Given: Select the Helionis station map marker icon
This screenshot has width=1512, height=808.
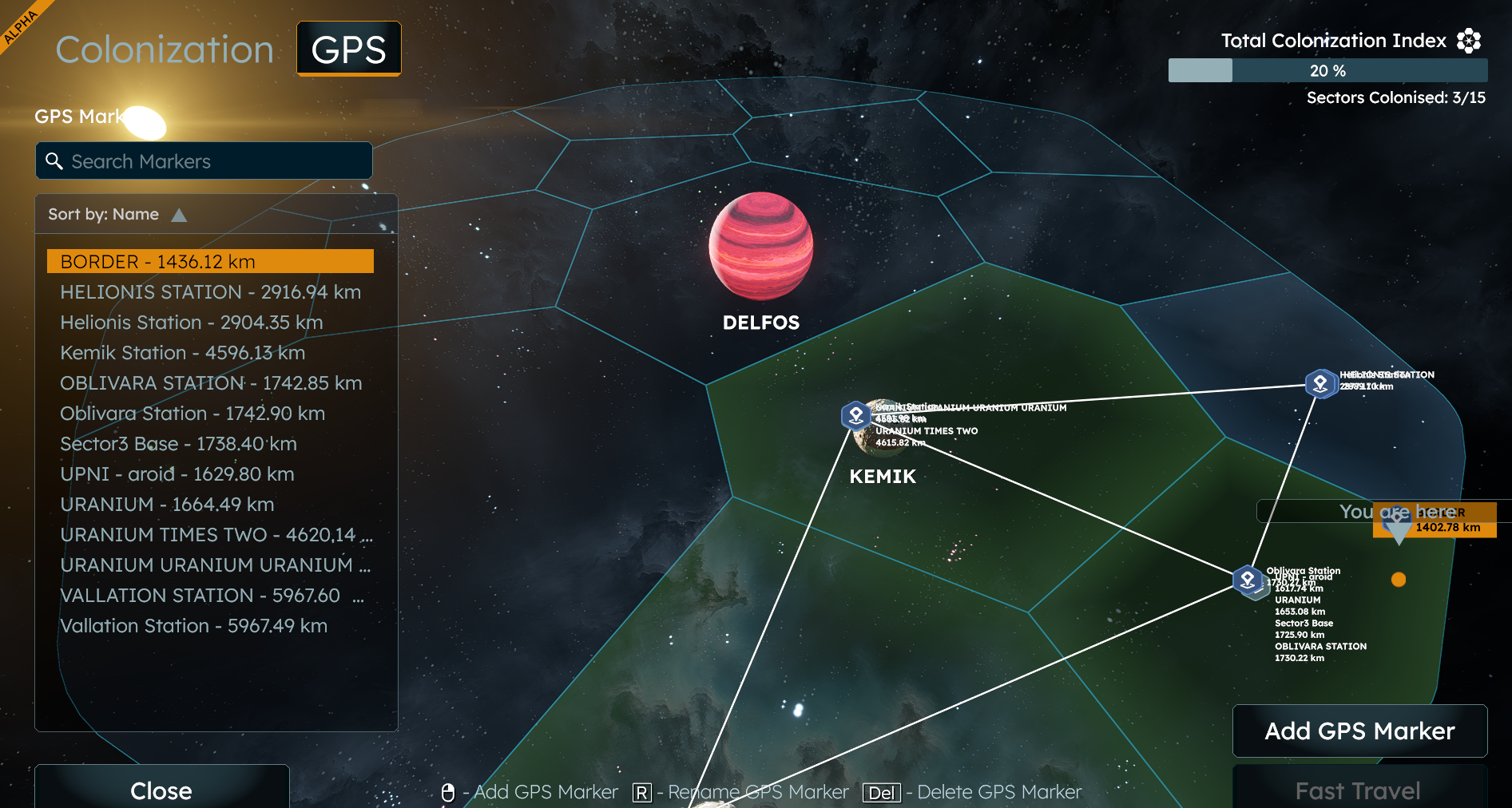Looking at the screenshot, I should [x=1320, y=383].
